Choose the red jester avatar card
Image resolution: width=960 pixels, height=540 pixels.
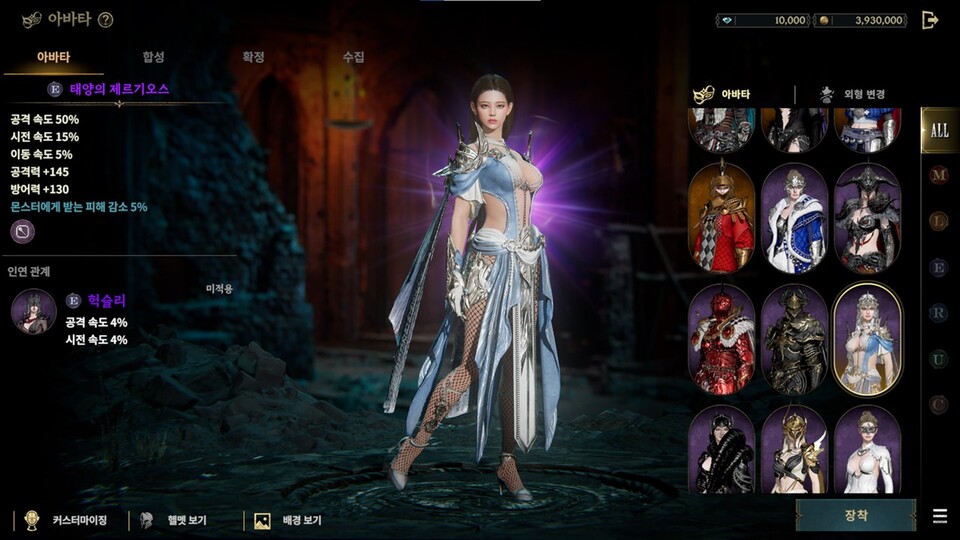[721, 217]
